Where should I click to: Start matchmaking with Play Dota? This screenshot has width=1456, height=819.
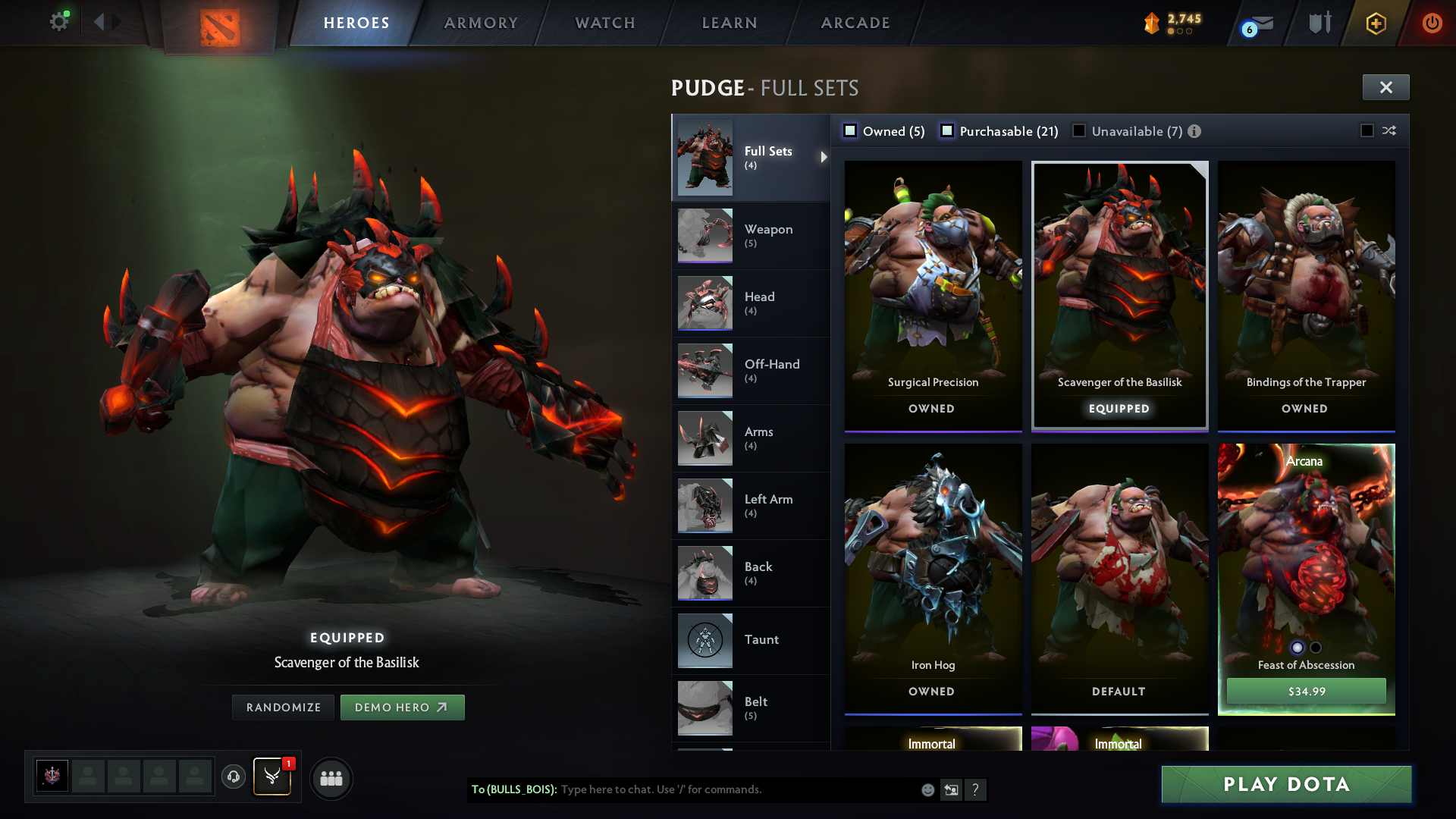click(1286, 784)
